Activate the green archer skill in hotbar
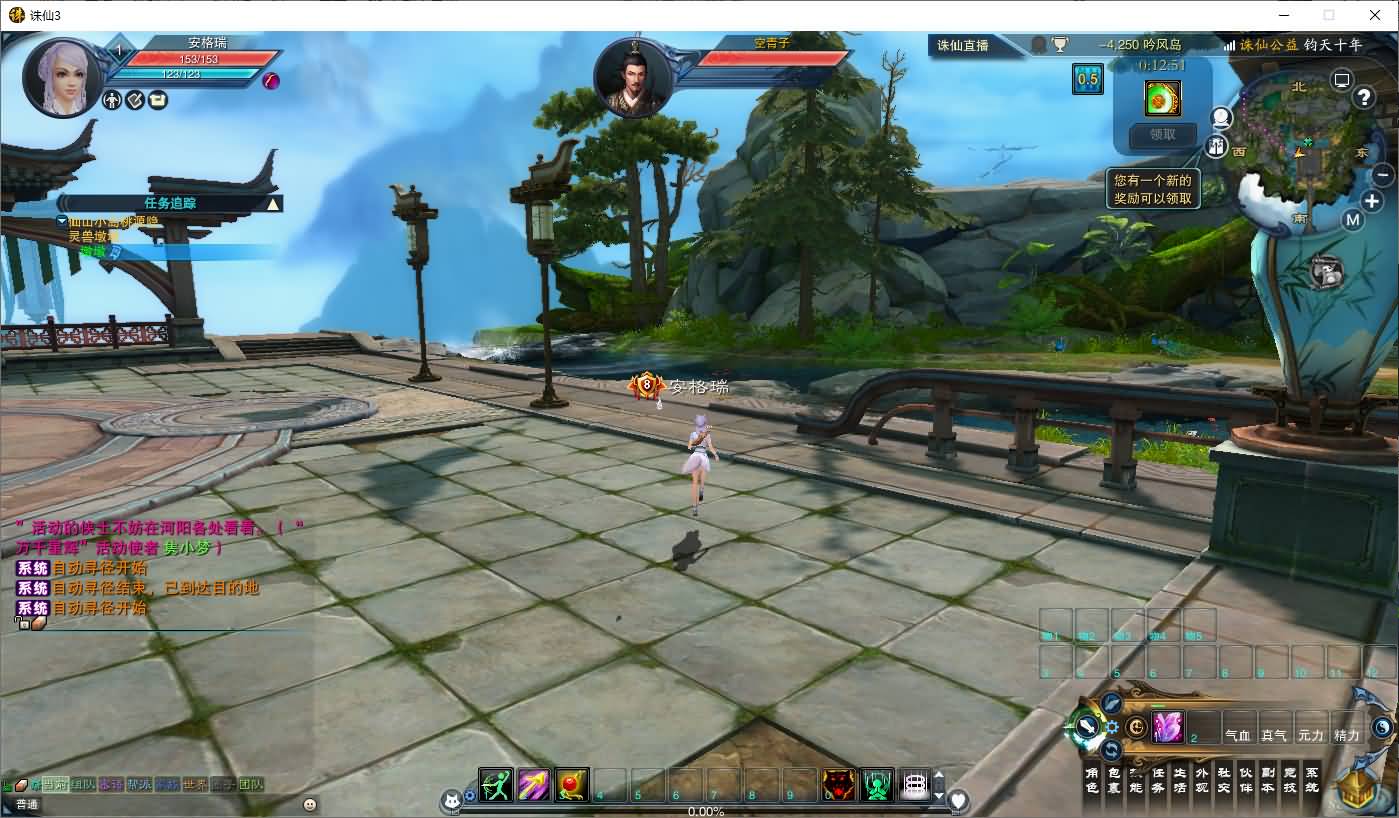 click(496, 785)
